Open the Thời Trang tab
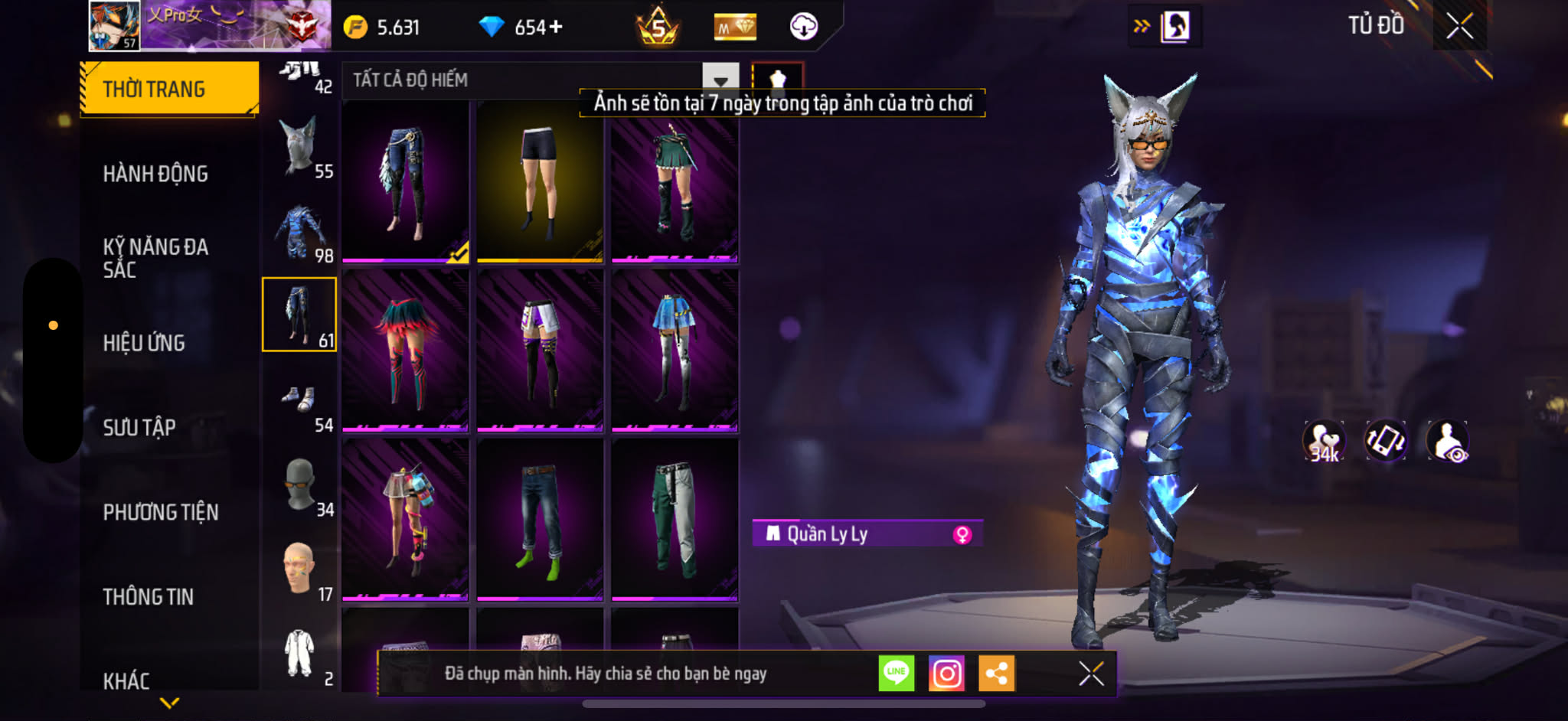 pos(168,89)
